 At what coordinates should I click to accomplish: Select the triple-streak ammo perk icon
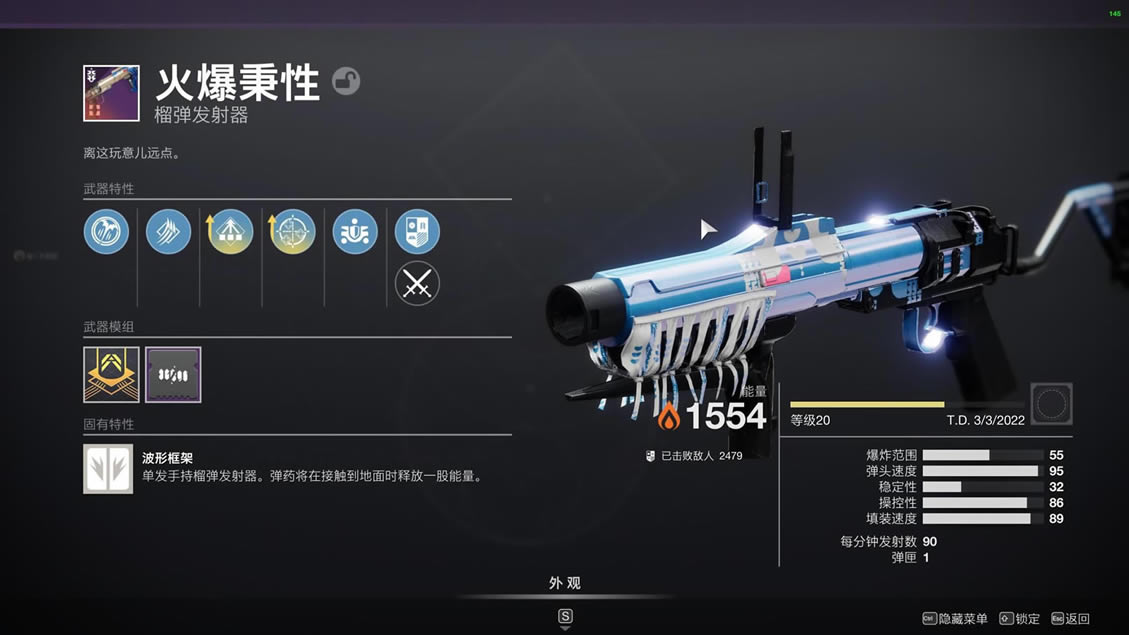tap(168, 232)
